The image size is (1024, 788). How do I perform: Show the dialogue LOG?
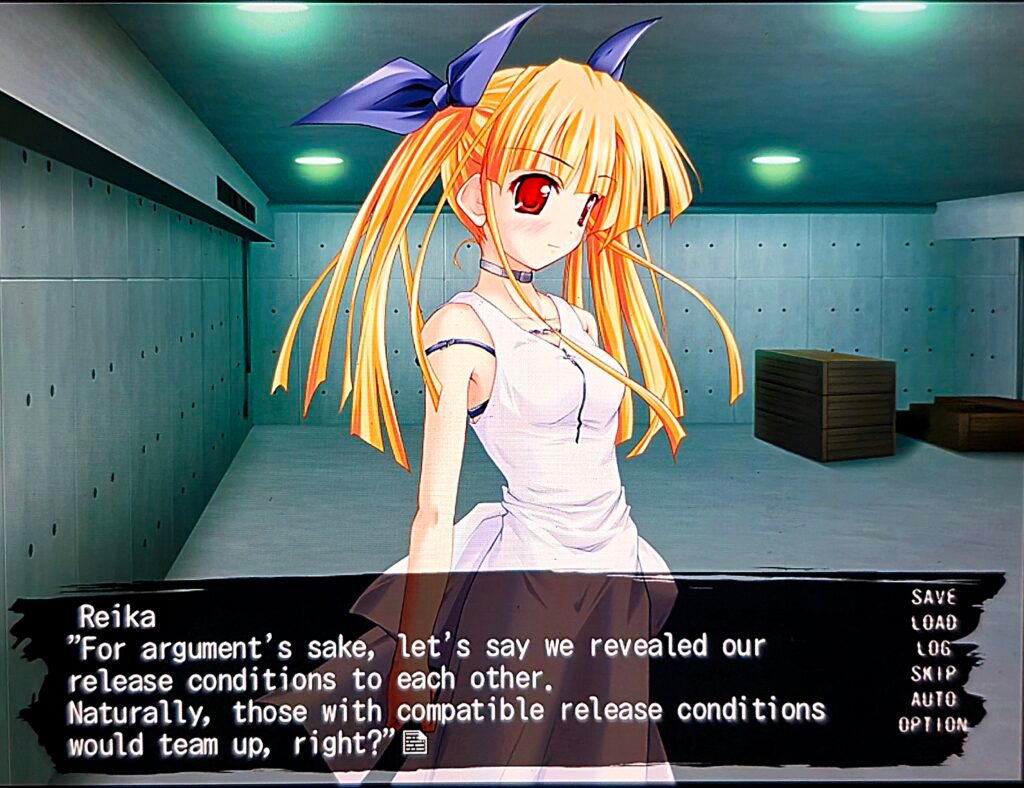click(x=933, y=648)
